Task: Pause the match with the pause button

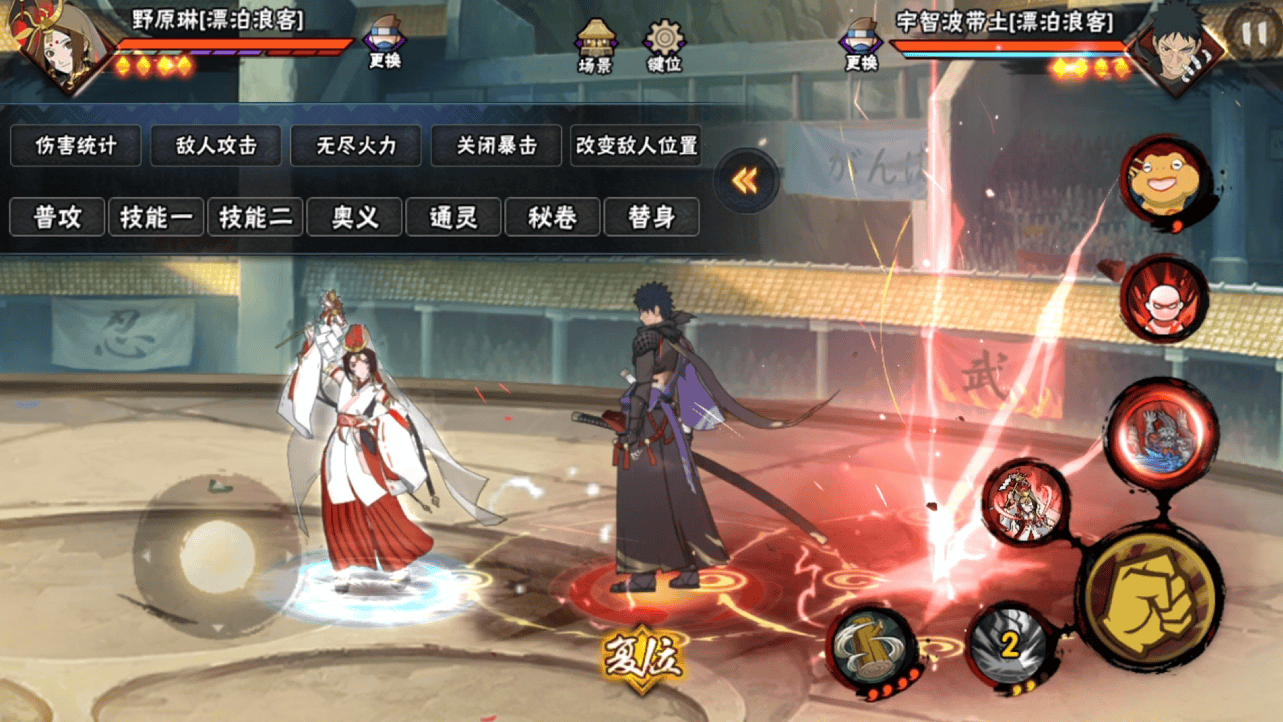Action: coord(1252,28)
